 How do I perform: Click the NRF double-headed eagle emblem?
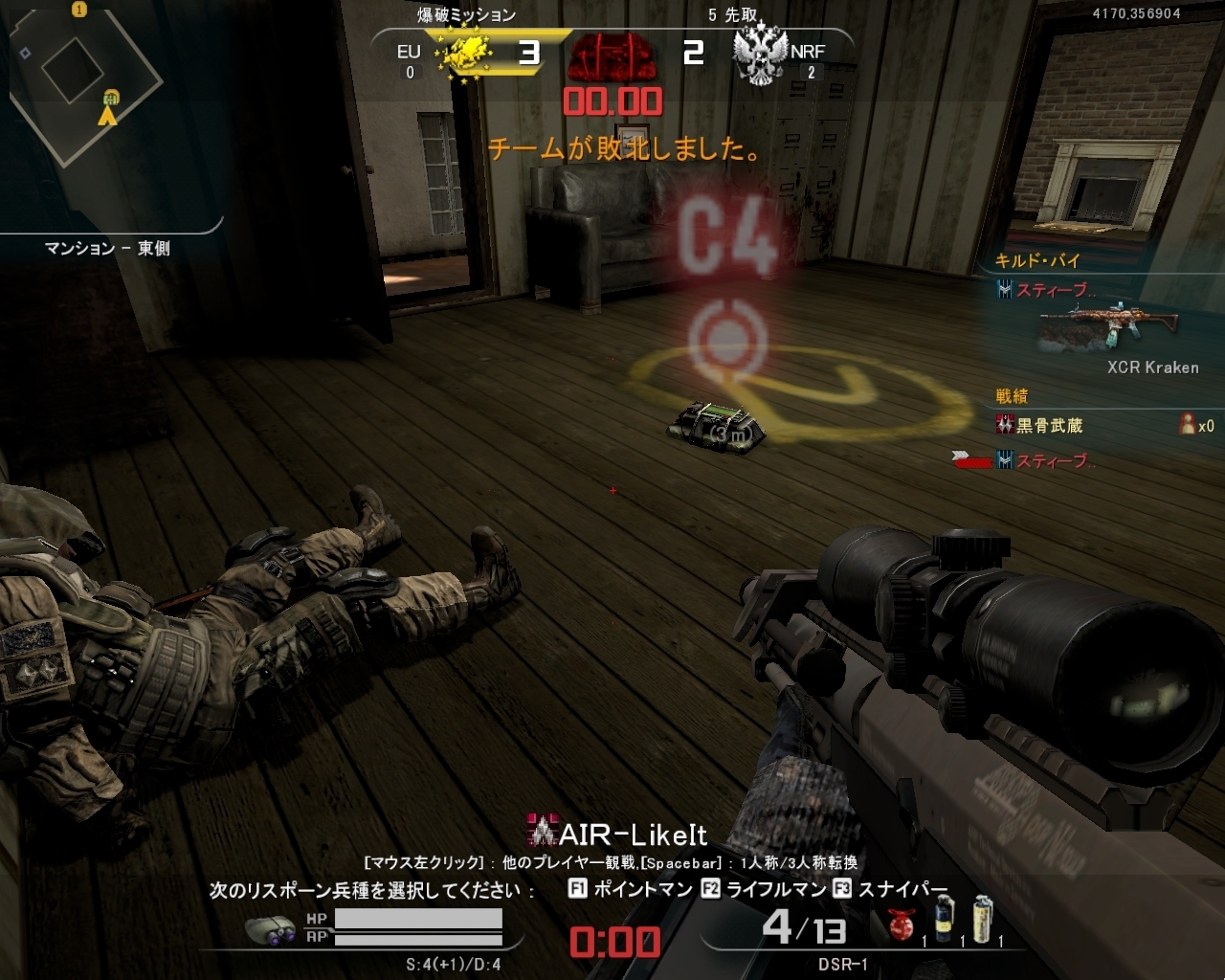click(x=760, y=56)
